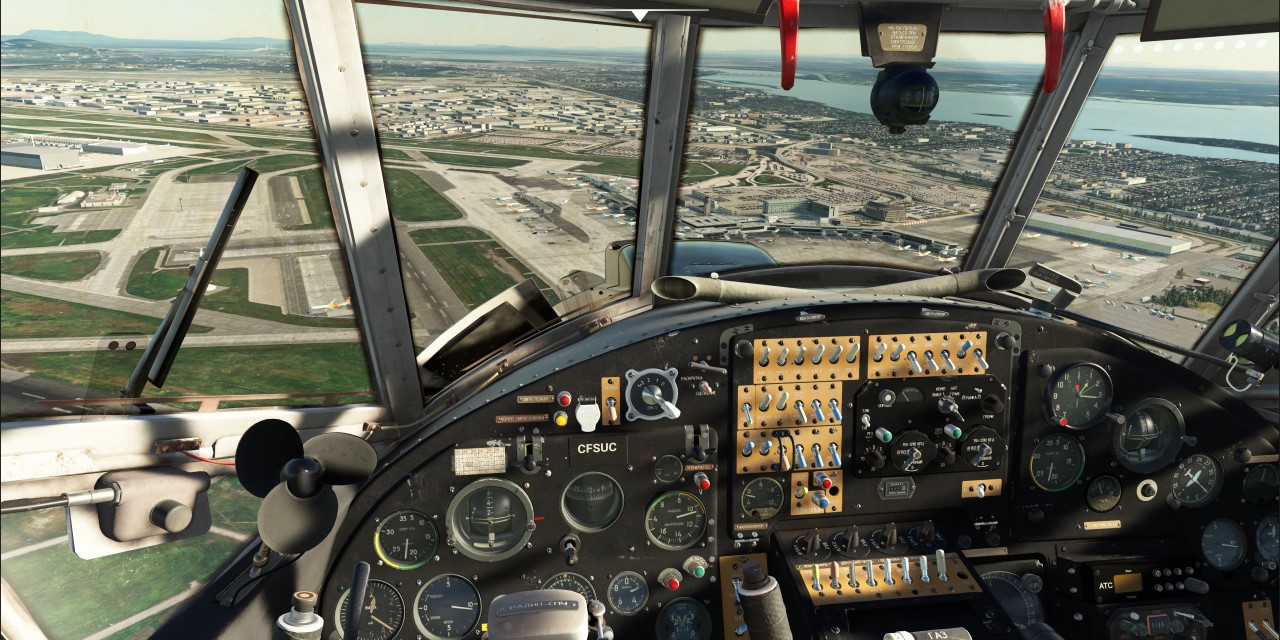
Task: Open the toolbar via the white arrow handle
Action: tap(640, 14)
